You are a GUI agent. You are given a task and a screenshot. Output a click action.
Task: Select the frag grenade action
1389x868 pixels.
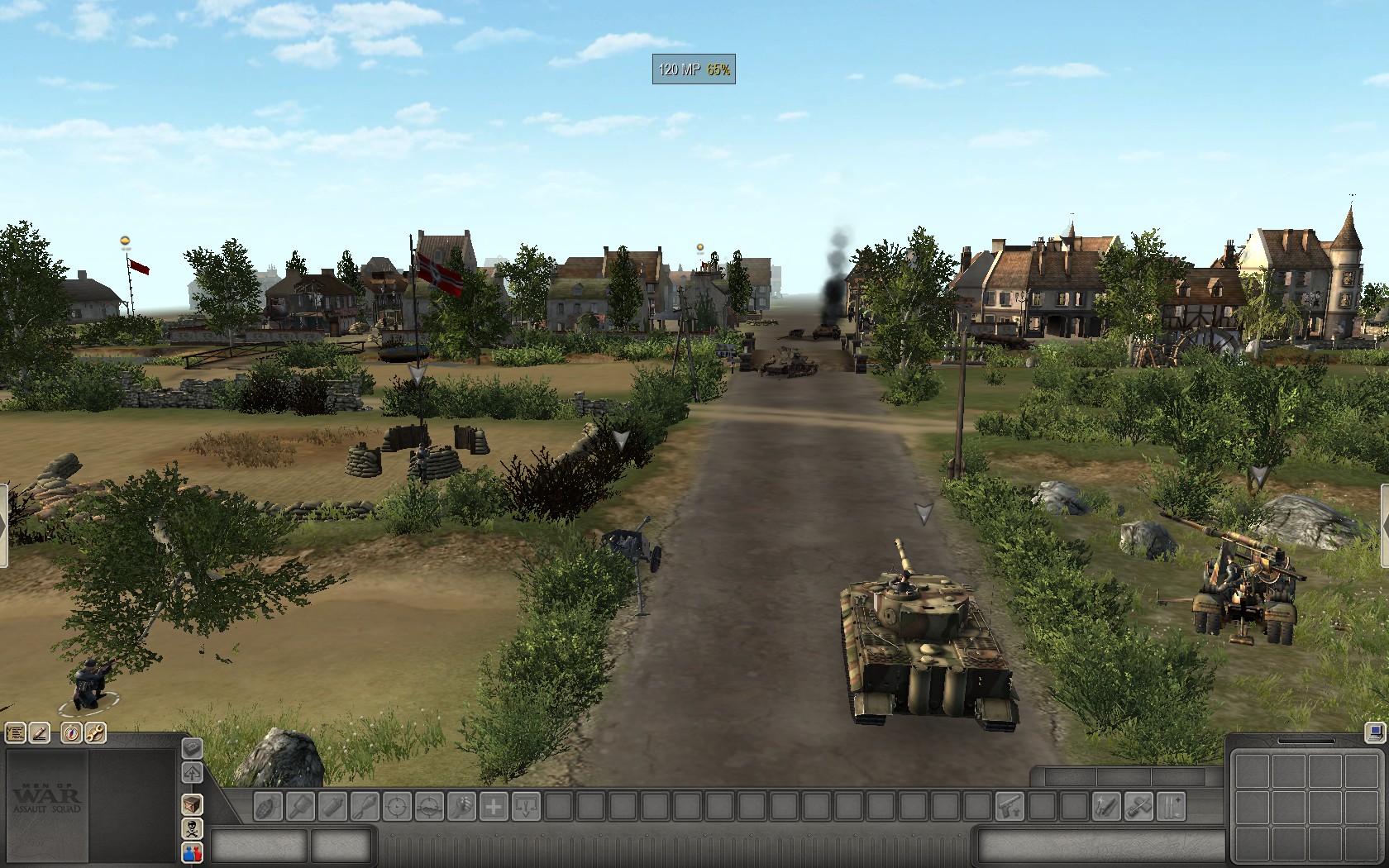pyautogui.click(x=268, y=806)
